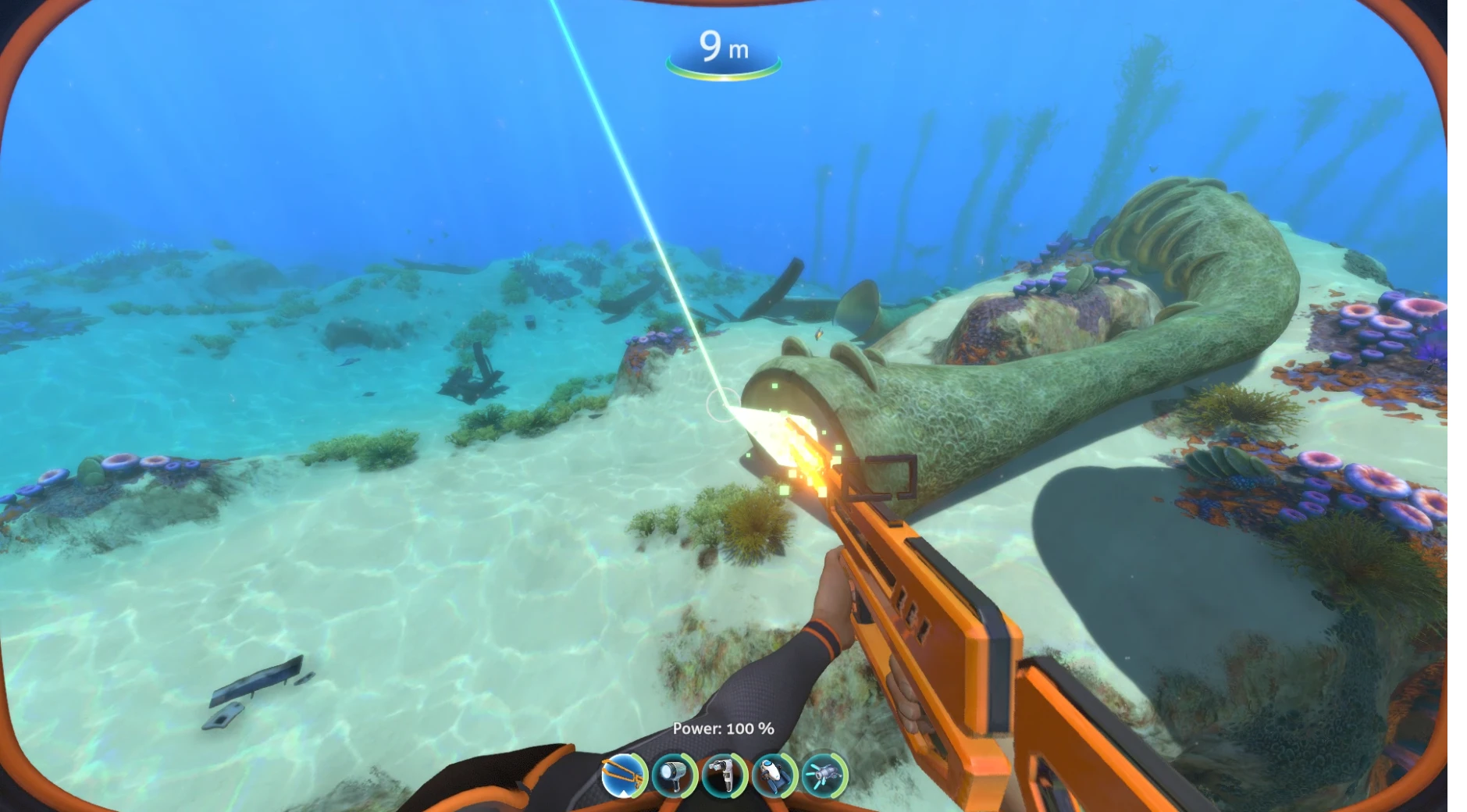Image resolution: width=1467 pixels, height=812 pixels.
Task: Toggle the highlighted quickslot selection
Action: [623, 775]
